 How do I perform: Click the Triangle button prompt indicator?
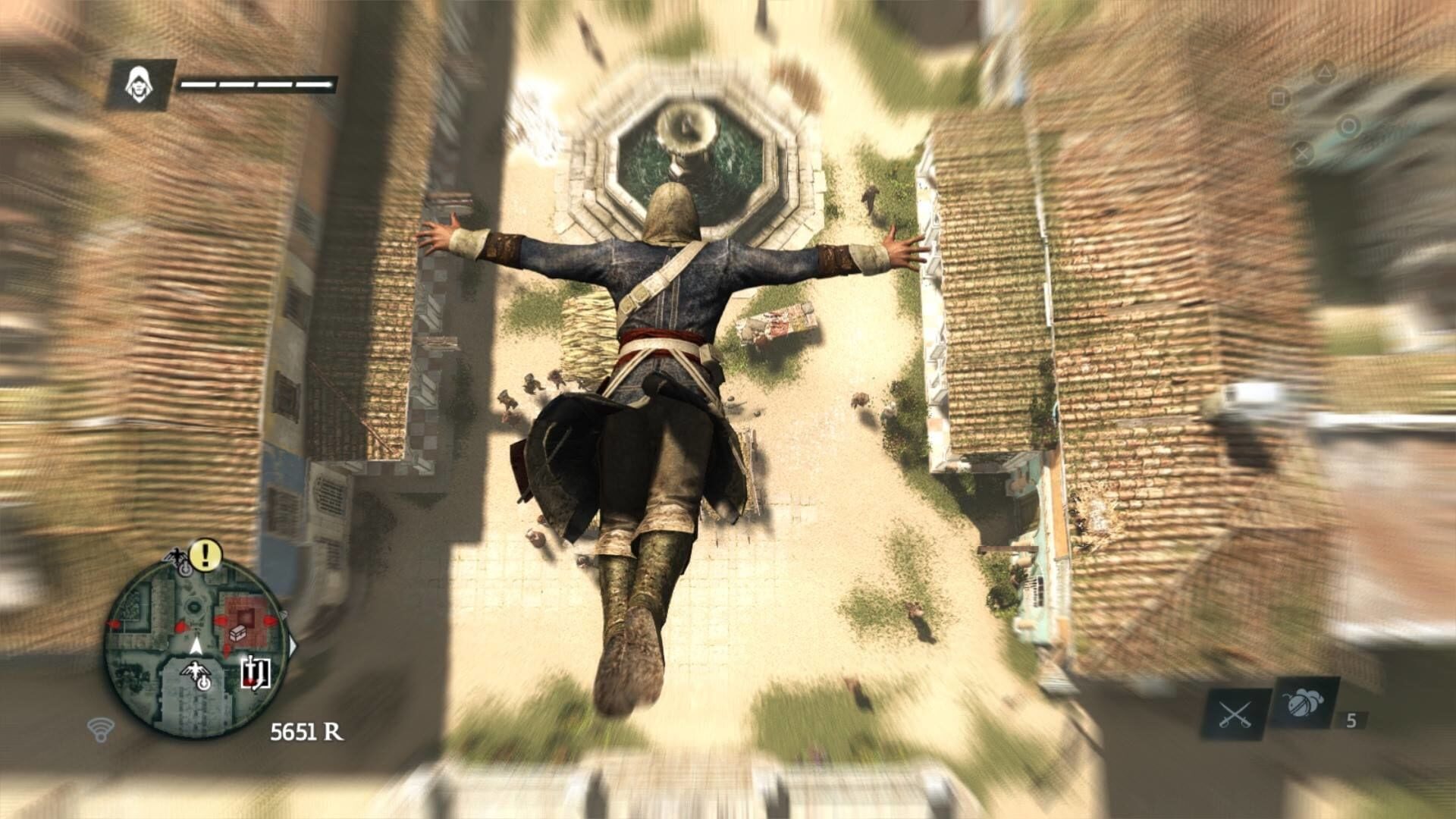(x=1326, y=72)
